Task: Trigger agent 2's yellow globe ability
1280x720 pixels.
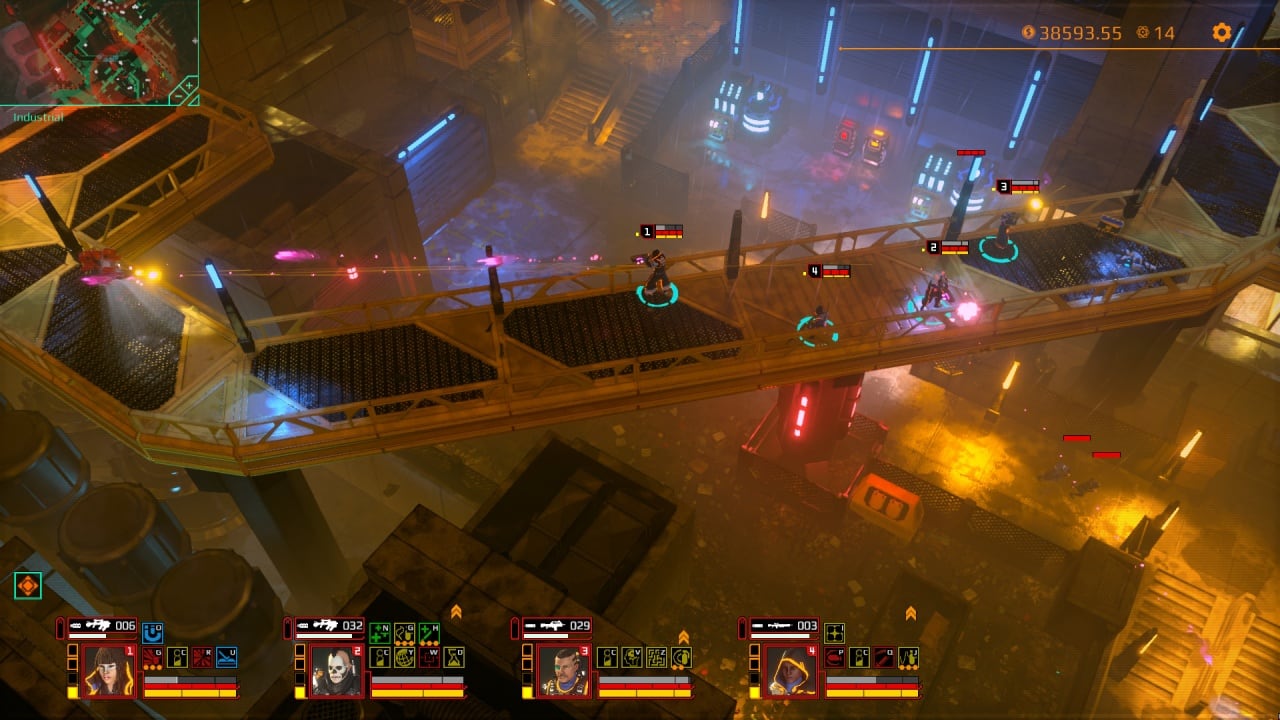Action: click(x=405, y=657)
